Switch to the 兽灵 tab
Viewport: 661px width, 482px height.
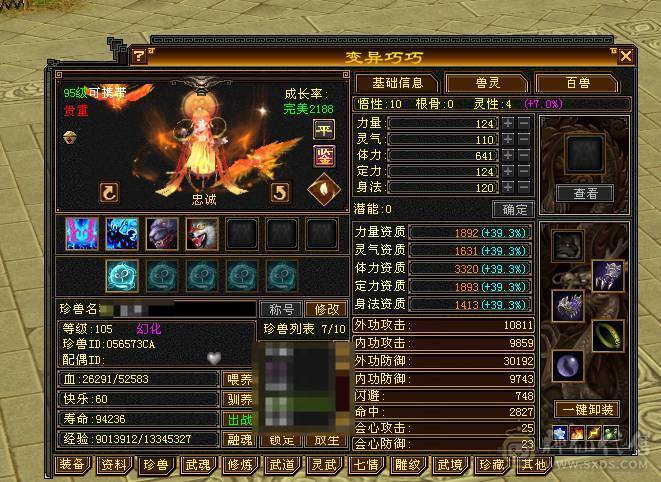pyautogui.click(x=485, y=83)
